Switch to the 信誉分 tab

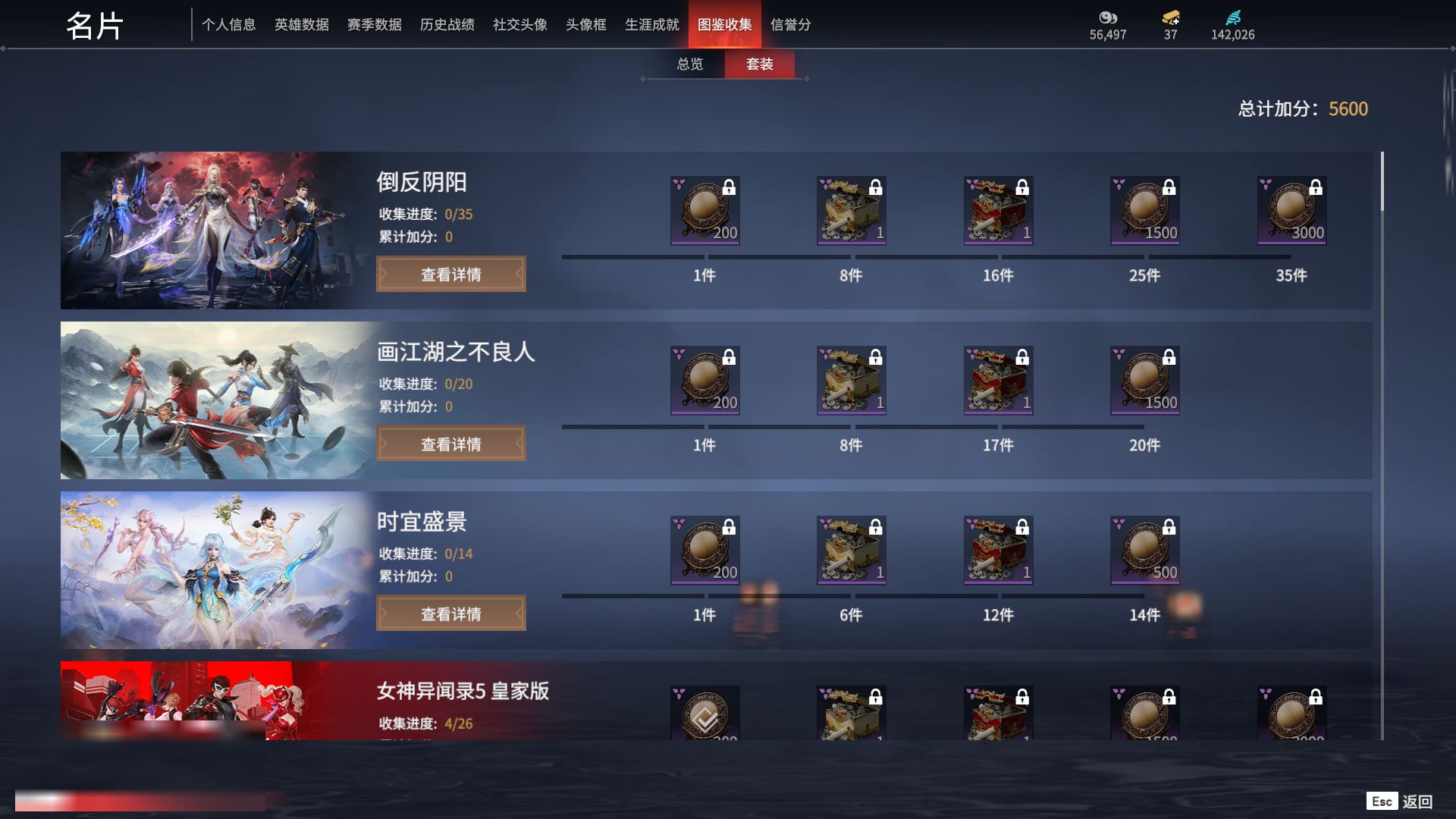(x=790, y=25)
